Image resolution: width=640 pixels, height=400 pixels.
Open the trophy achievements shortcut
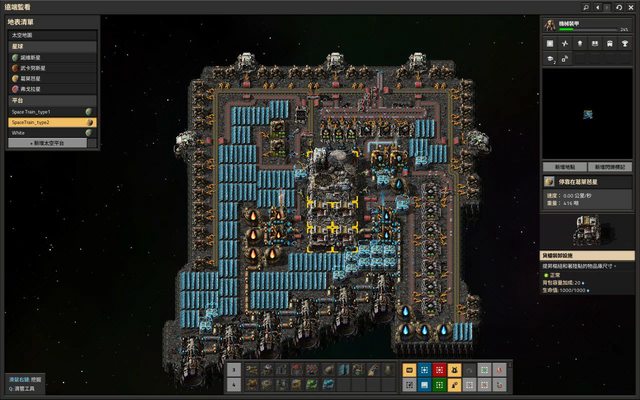[628, 44]
